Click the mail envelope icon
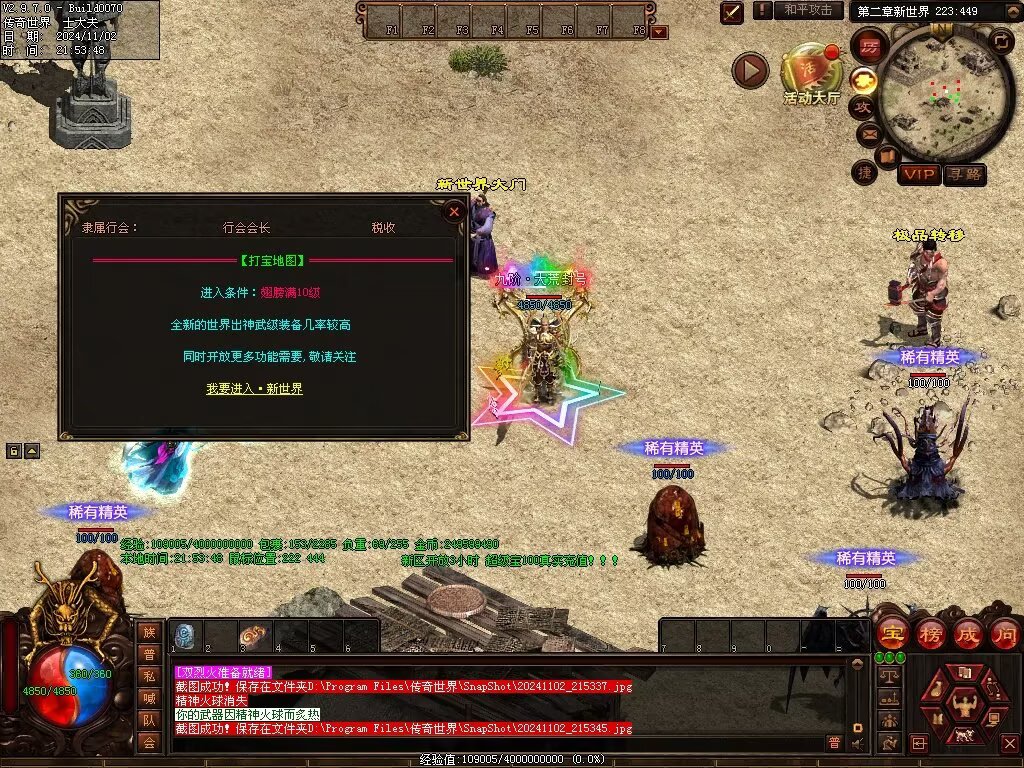This screenshot has height=768, width=1024. click(867, 134)
